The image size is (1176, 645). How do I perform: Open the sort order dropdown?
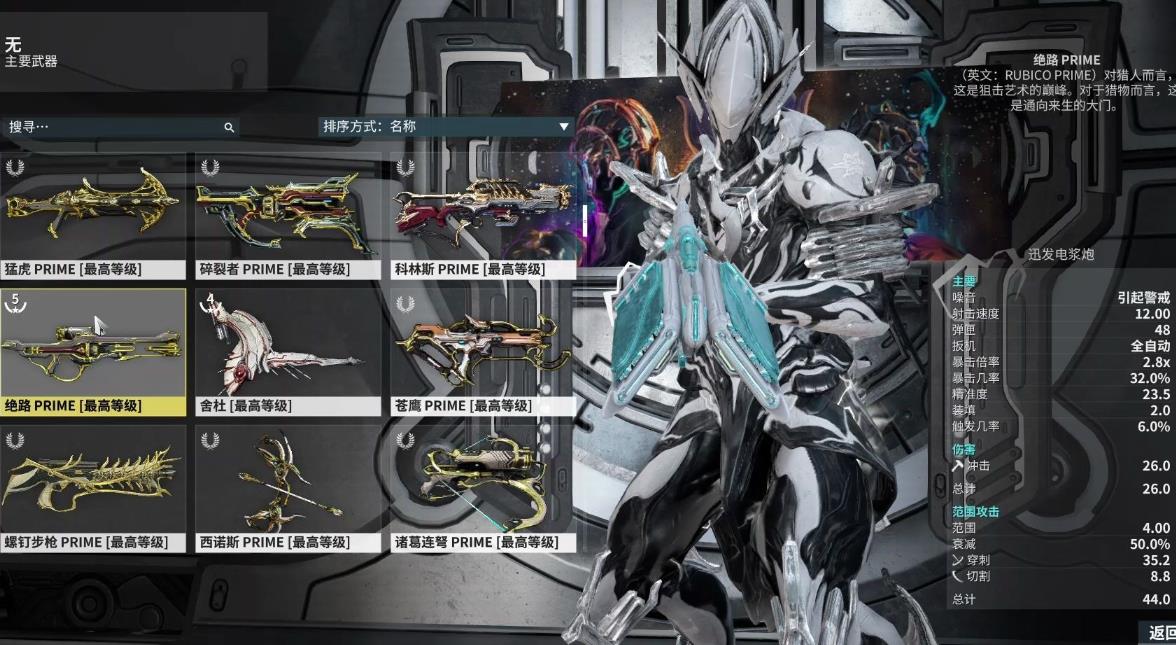(x=445, y=127)
